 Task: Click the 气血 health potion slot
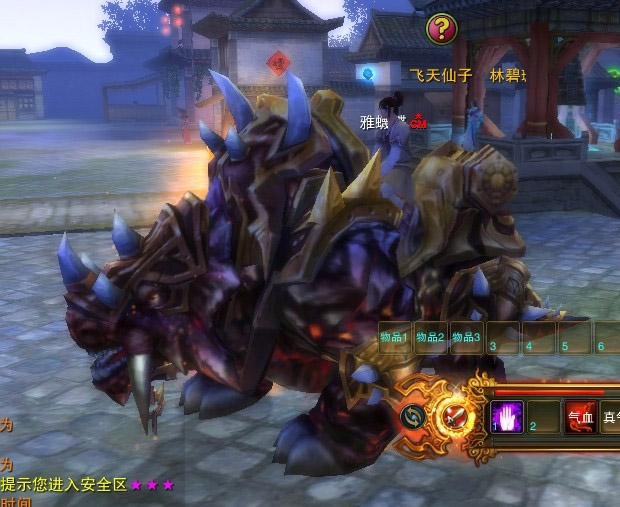click(x=581, y=418)
